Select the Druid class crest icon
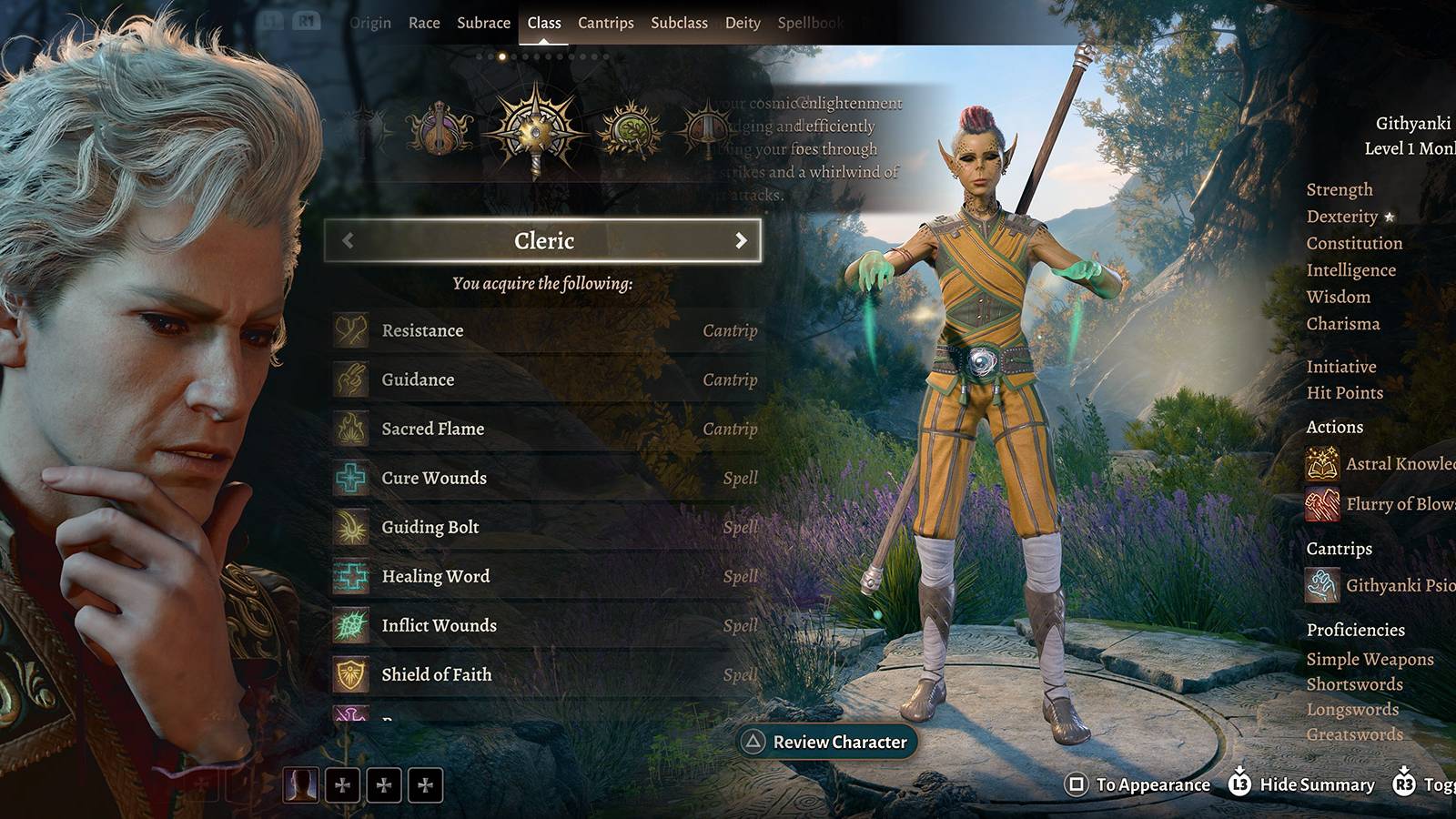The width and height of the screenshot is (1456, 819). 628,130
